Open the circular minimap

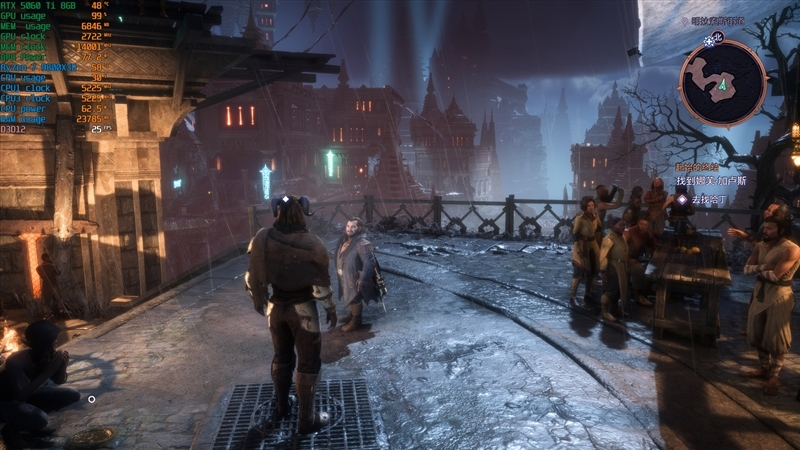coord(722,83)
